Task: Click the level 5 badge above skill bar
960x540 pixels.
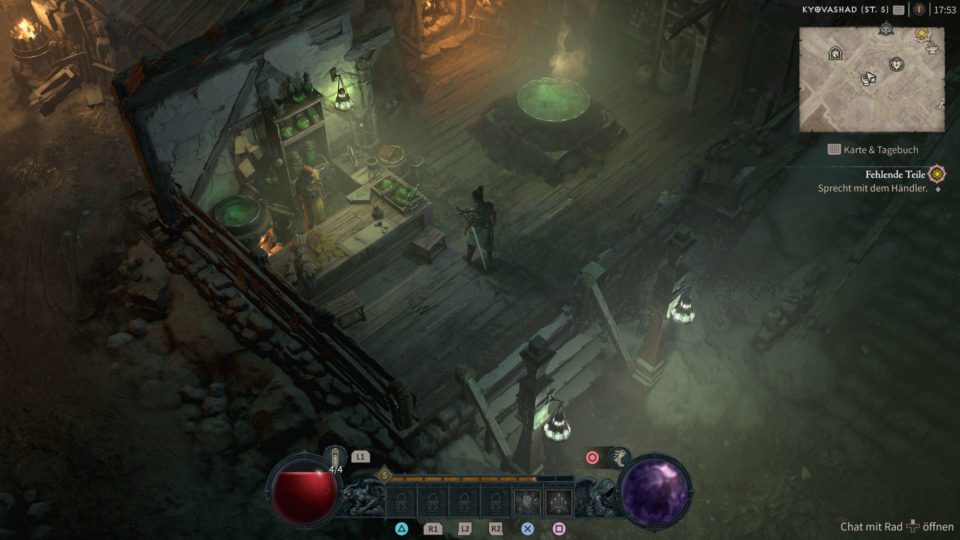Action: (x=384, y=476)
